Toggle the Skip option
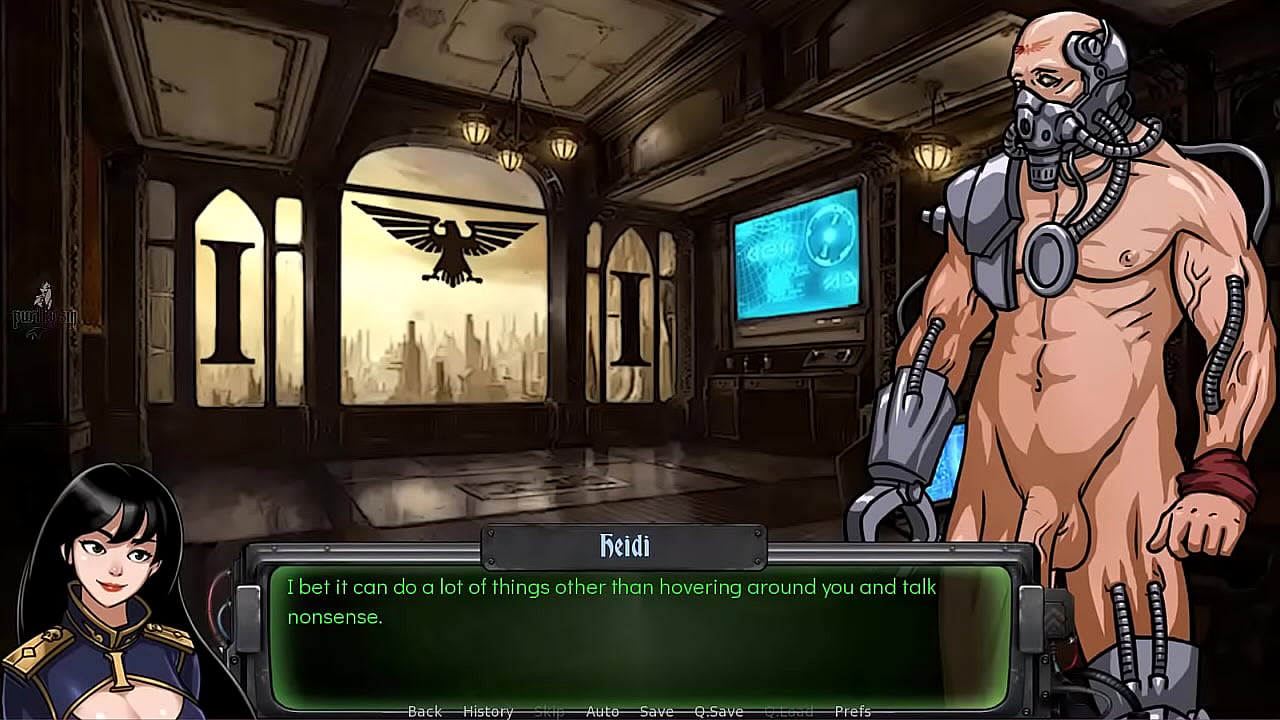This screenshot has width=1280, height=720. (549, 711)
